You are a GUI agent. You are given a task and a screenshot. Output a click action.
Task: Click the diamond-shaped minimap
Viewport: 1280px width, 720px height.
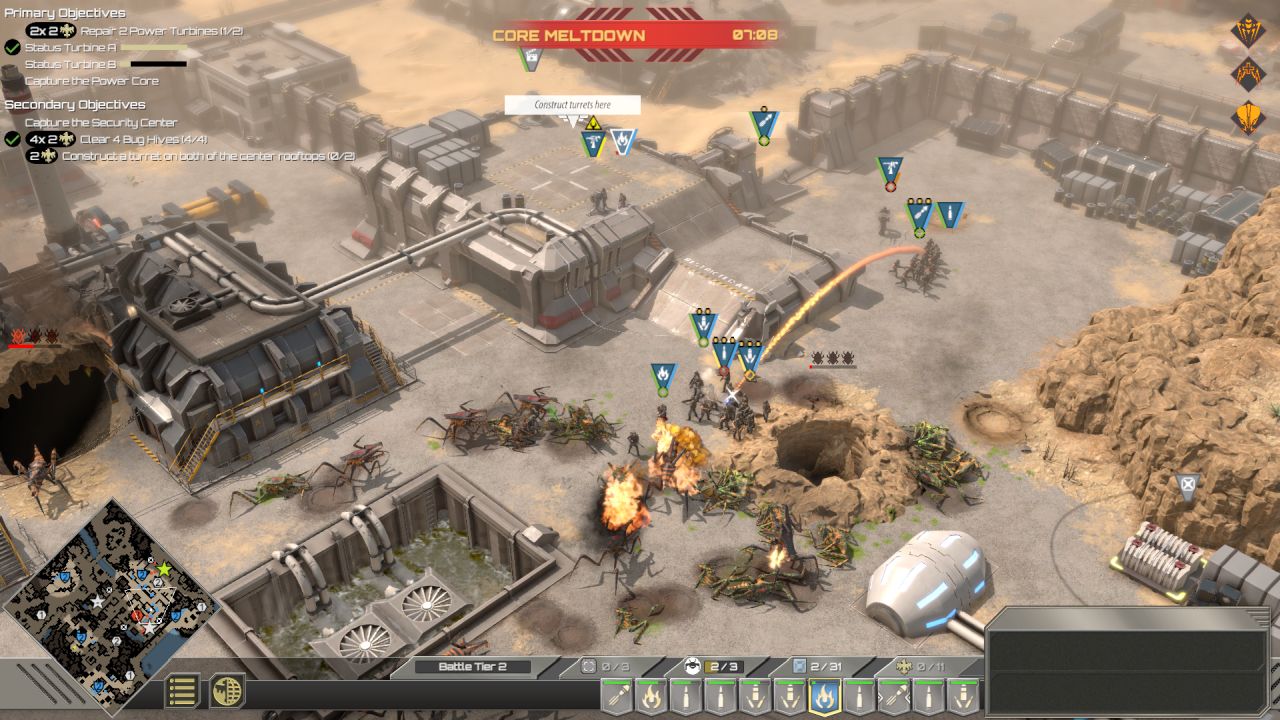coord(110,598)
